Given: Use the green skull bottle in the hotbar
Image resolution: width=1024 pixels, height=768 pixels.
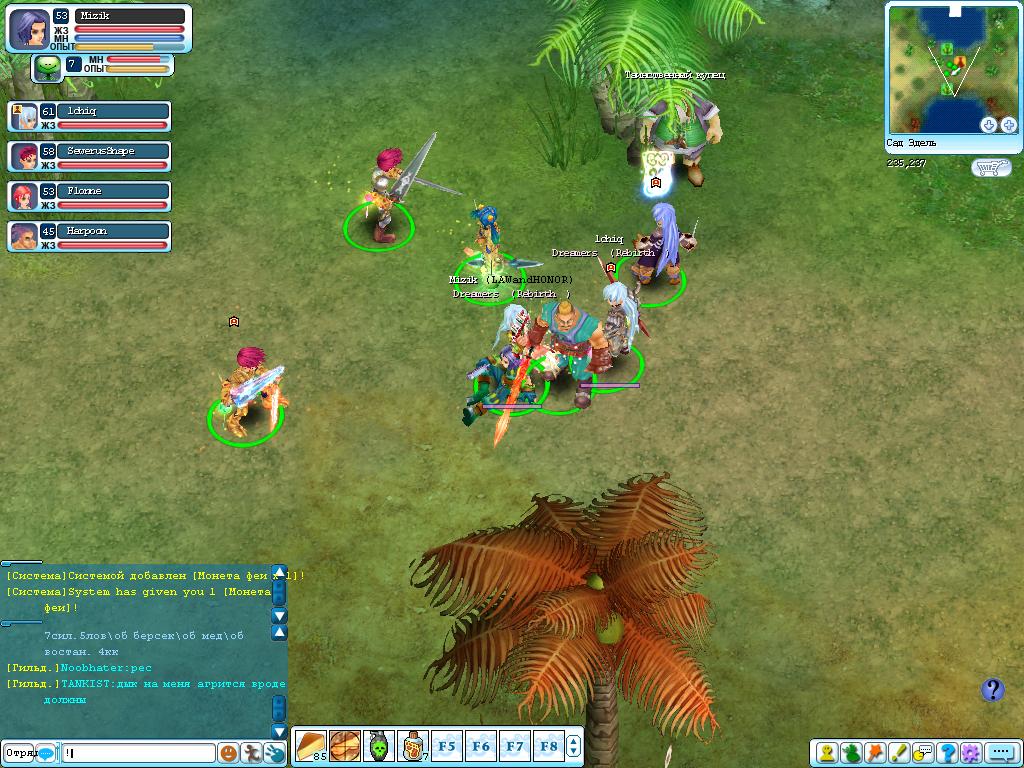Looking at the screenshot, I should point(378,746).
